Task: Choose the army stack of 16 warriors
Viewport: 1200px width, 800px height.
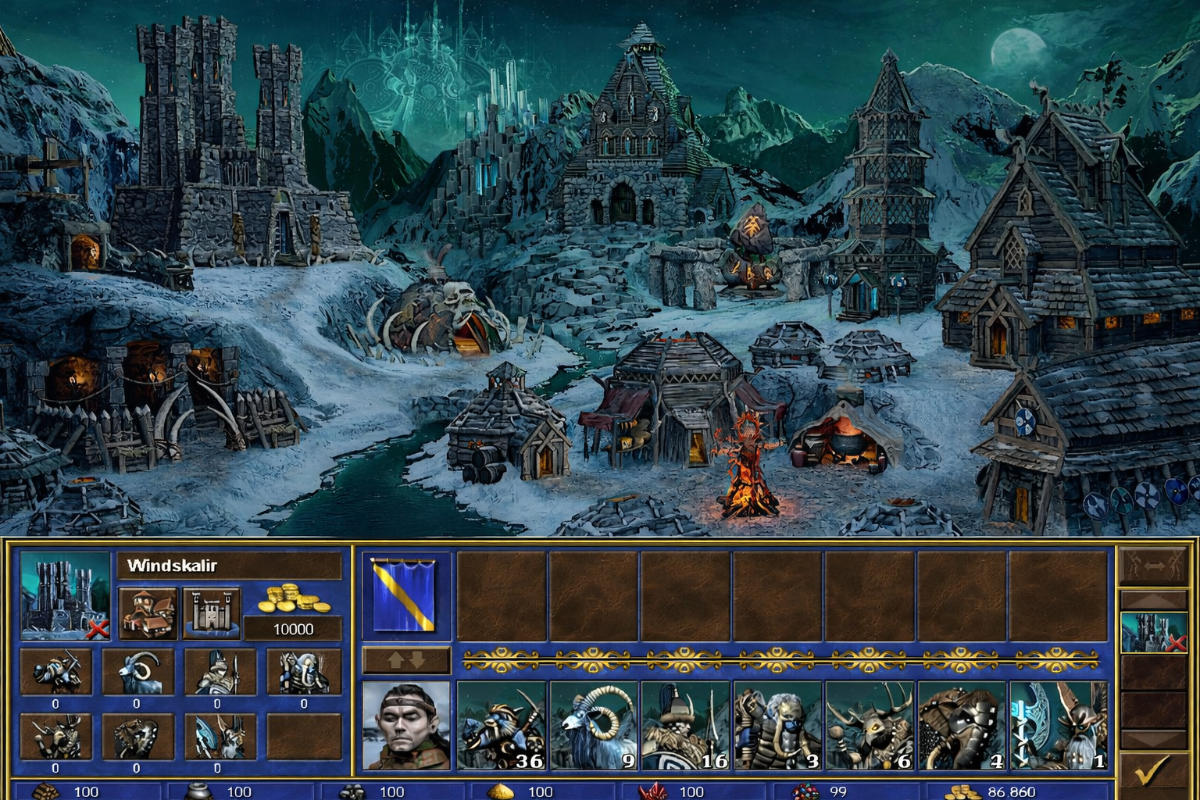Action: (686, 726)
